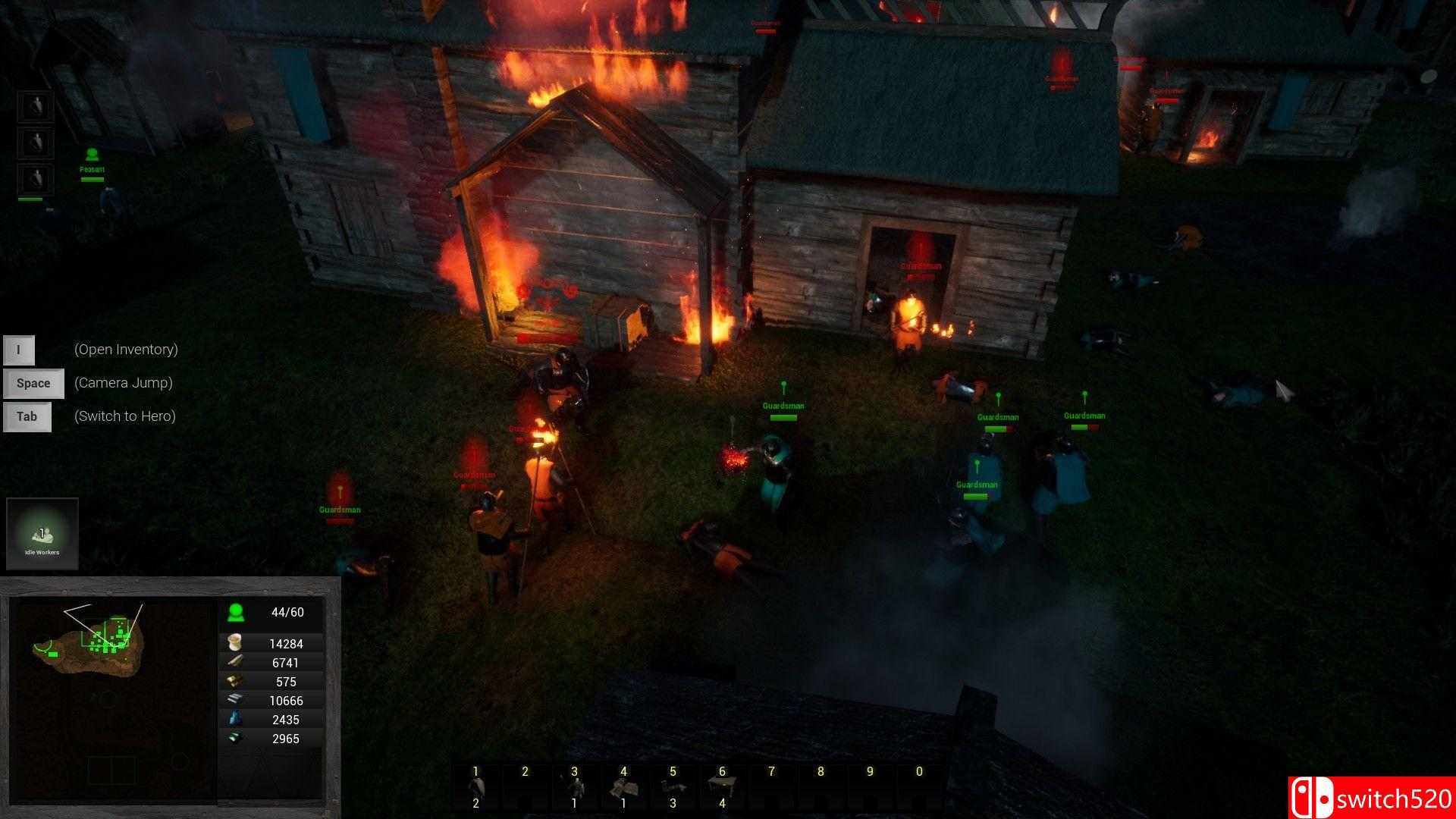Click the Idle Workers button
Screen dimensions: 1456x819
tap(42, 533)
